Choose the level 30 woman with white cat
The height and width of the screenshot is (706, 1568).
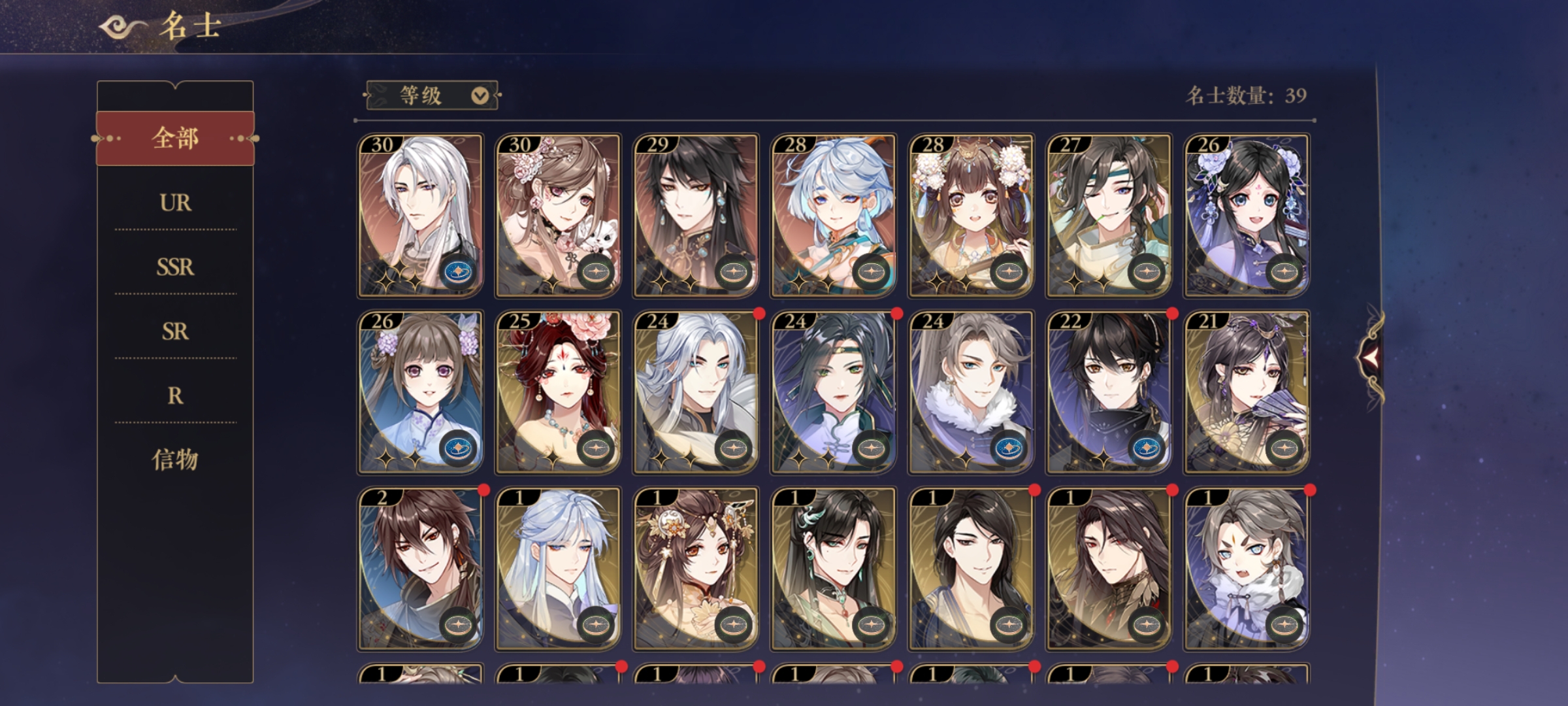pyautogui.click(x=558, y=216)
